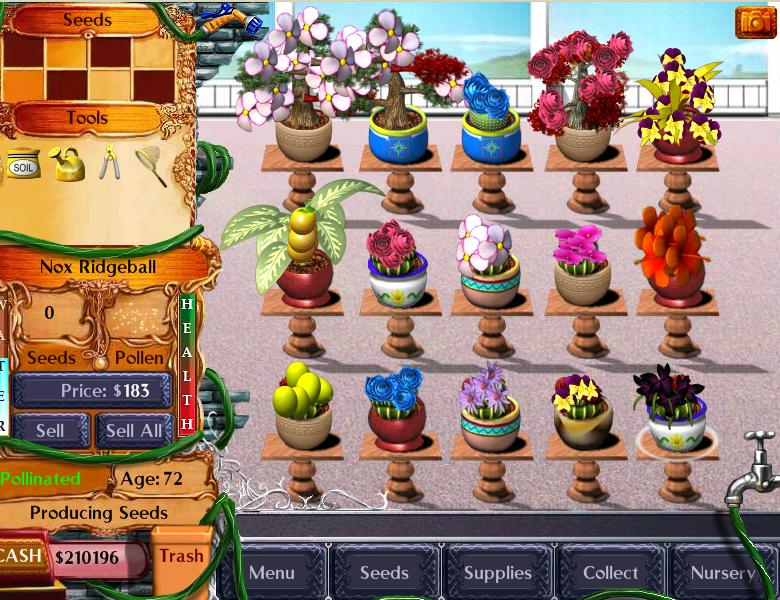
Task: Select the yellow watering can tool
Action: [68, 163]
